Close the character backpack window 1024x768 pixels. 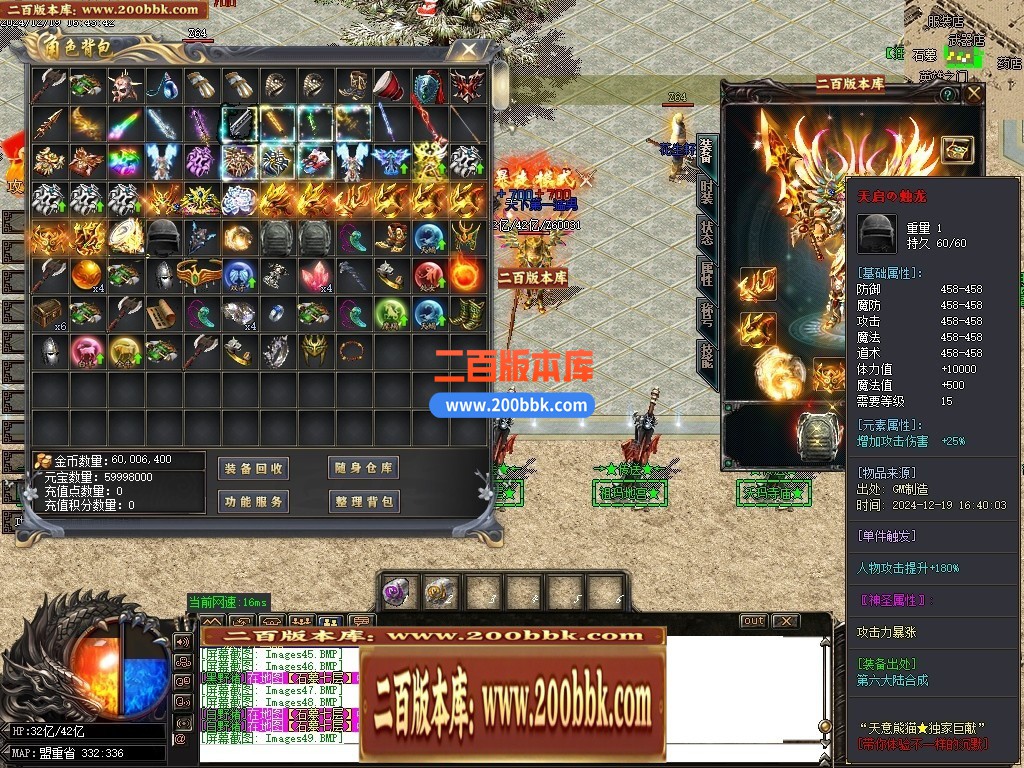(x=468, y=50)
